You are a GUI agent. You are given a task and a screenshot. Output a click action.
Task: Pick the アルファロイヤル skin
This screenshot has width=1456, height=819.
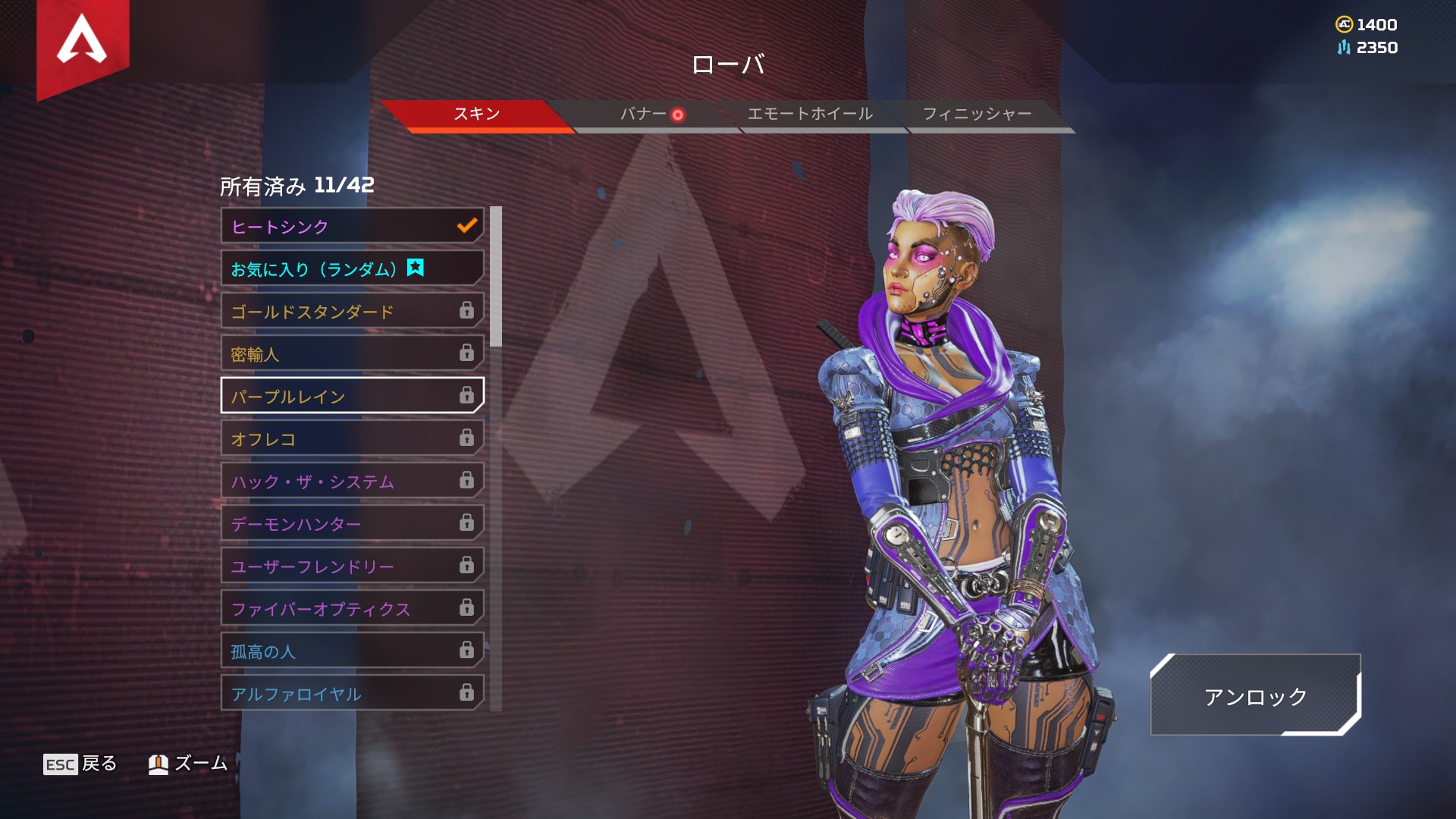coord(352,693)
